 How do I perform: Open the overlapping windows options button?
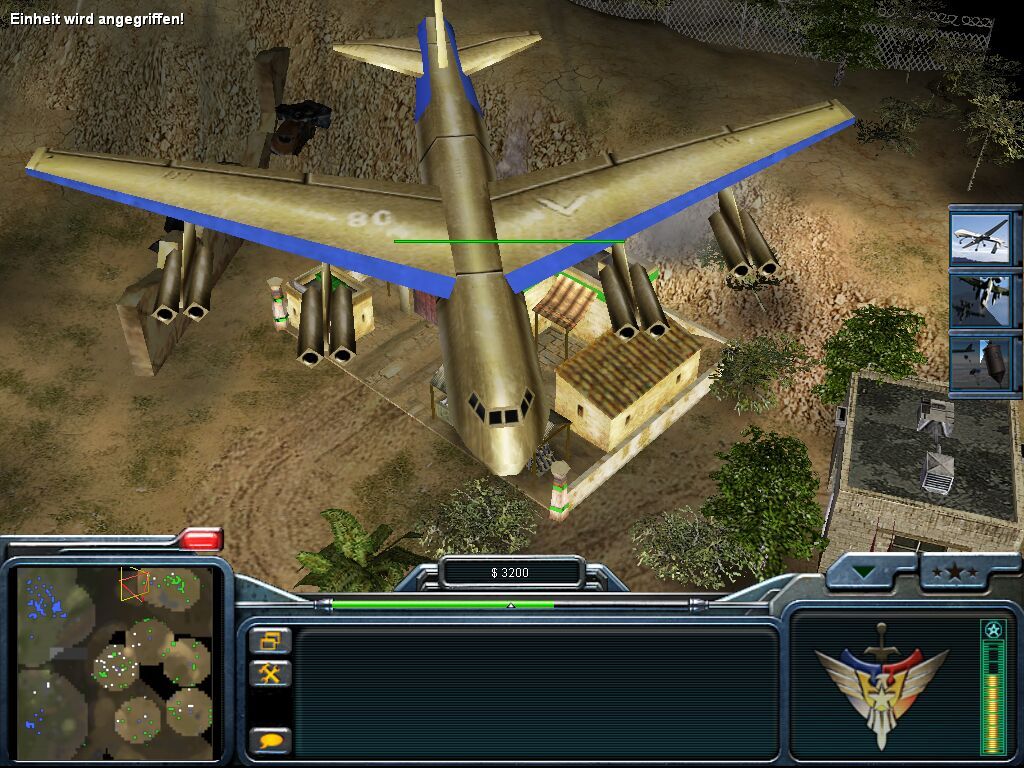pos(270,641)
